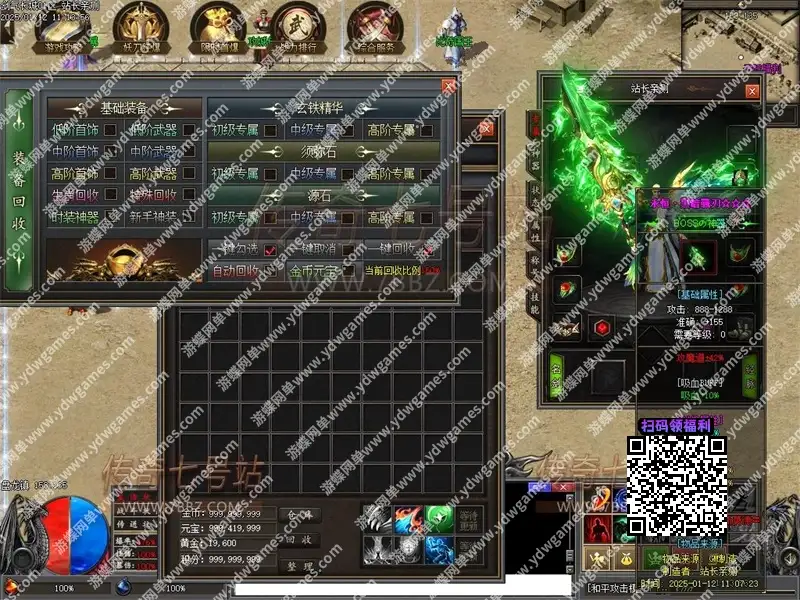800x600 pixels.
Task: Toggle the 一键勾选 select-all checkbox
Action: point(270,250)
